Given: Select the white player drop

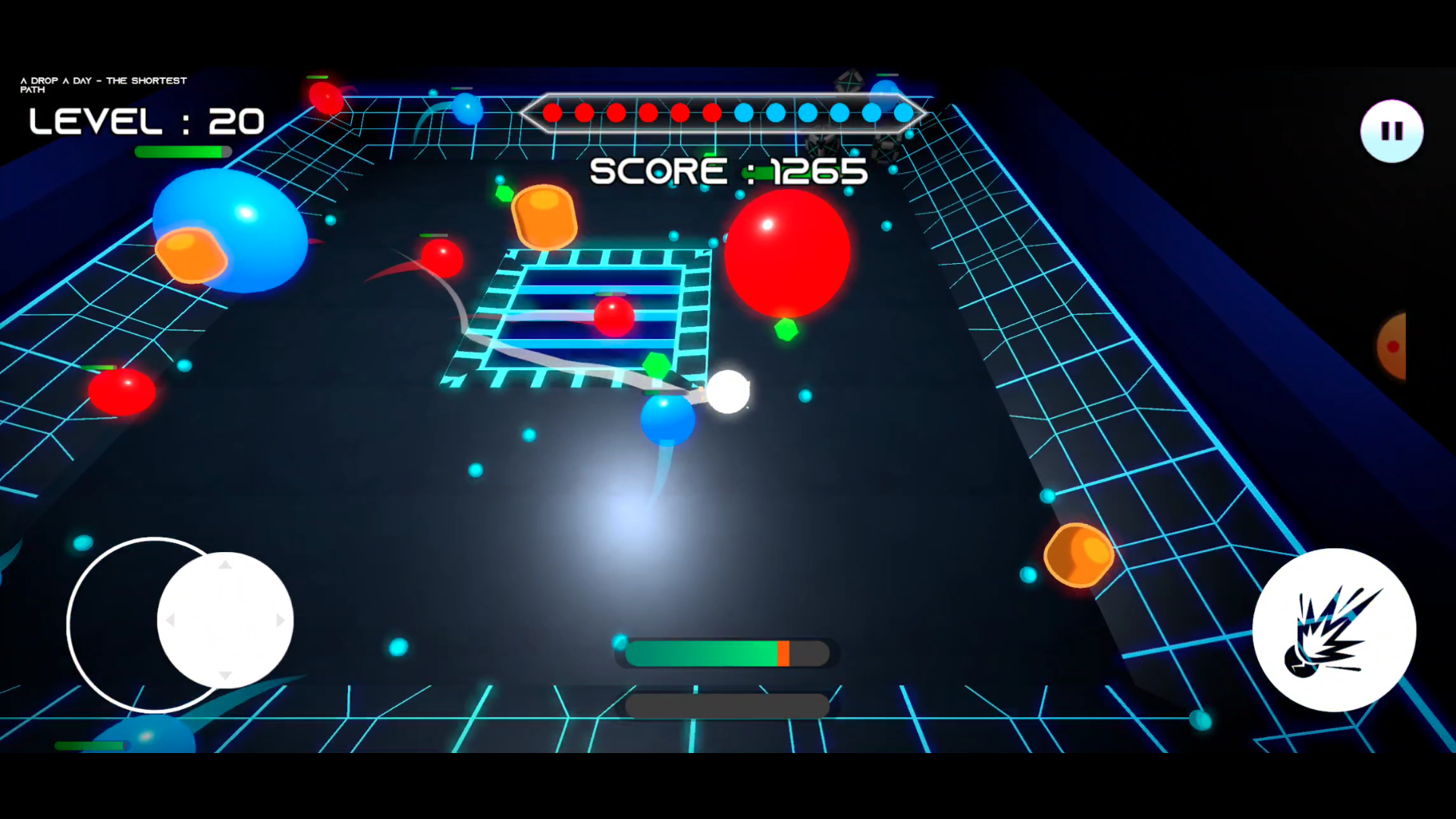Looking at the screenshot, I should coord(728,391).
